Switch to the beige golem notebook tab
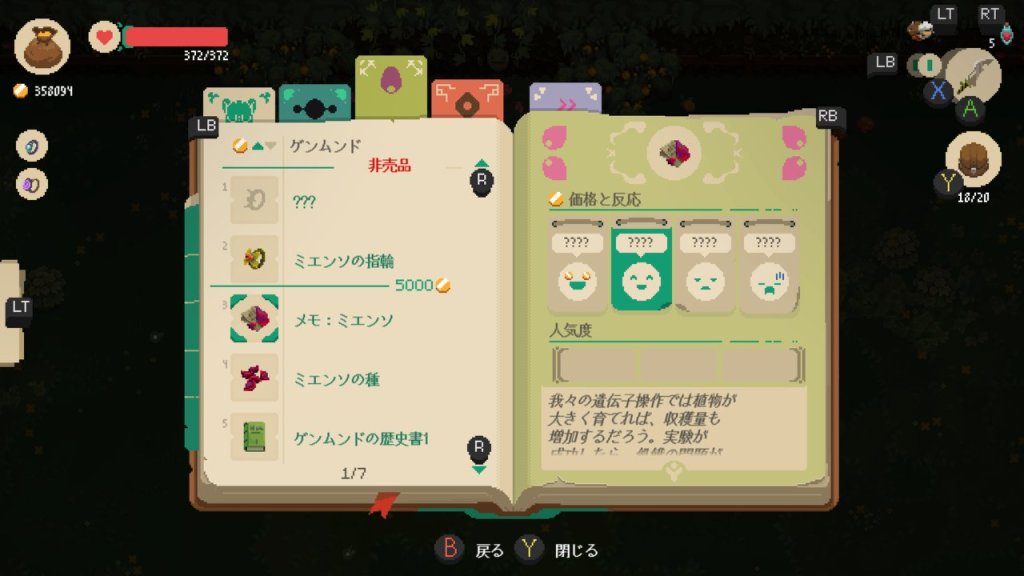The height and width of the screenshot is (576, 1024). [239, 104]
